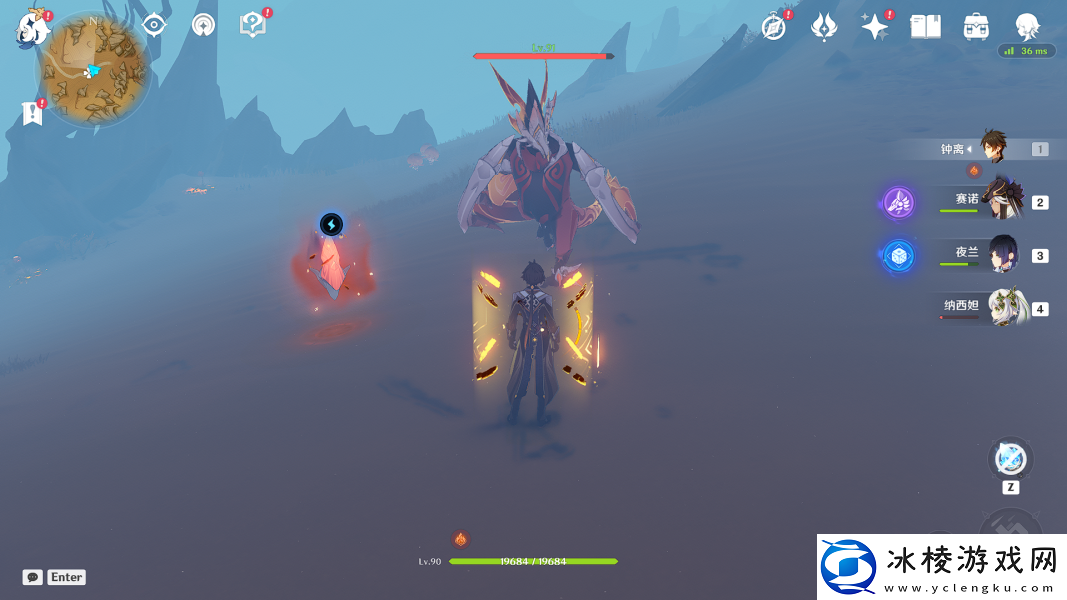Viewport: 1067px width, 600px height.
Task: Open the chat box
Action: (x=33, y=577)
